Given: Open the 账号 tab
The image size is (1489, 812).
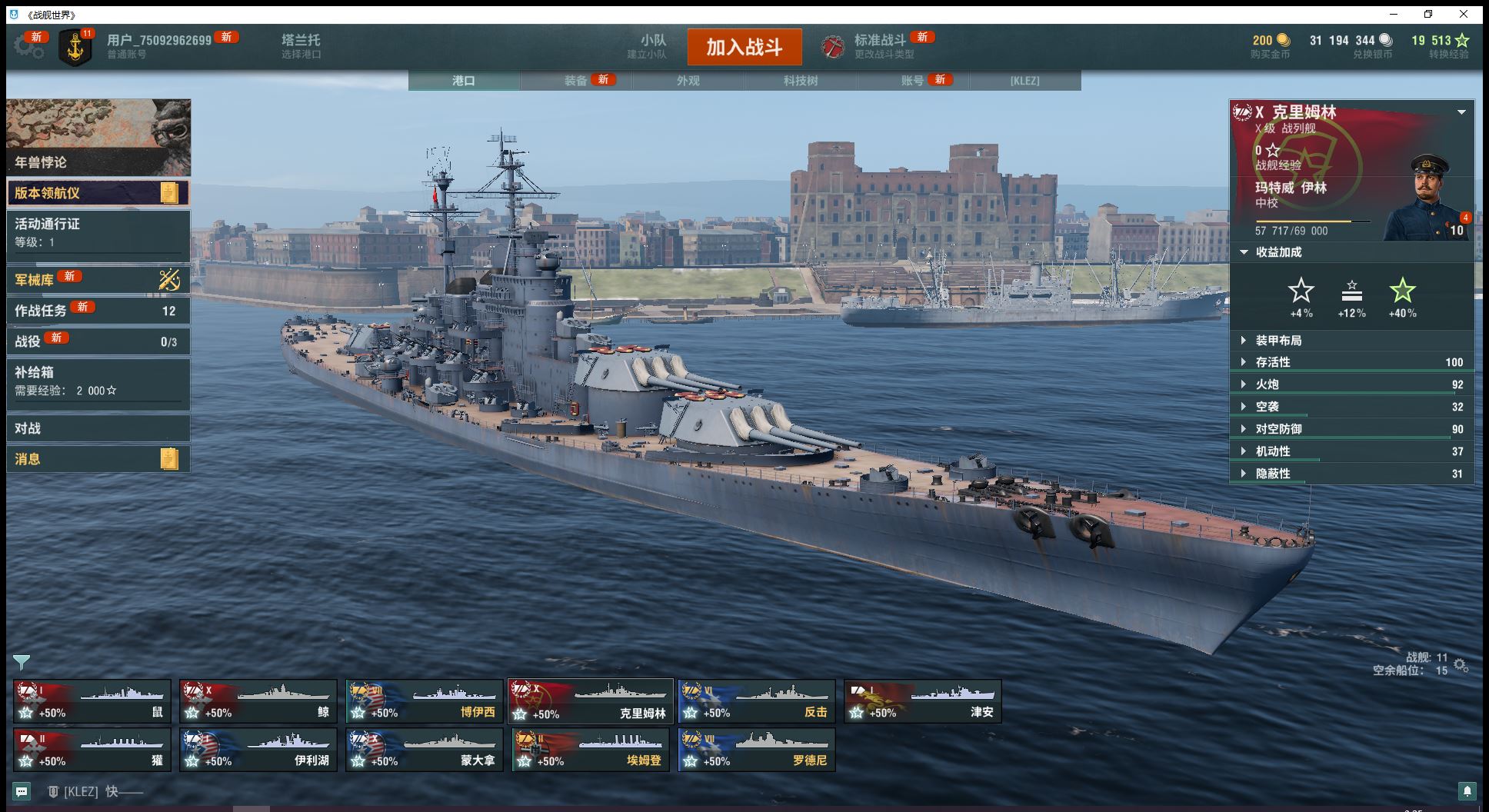Looking at the screenshot, I should 912,81.
